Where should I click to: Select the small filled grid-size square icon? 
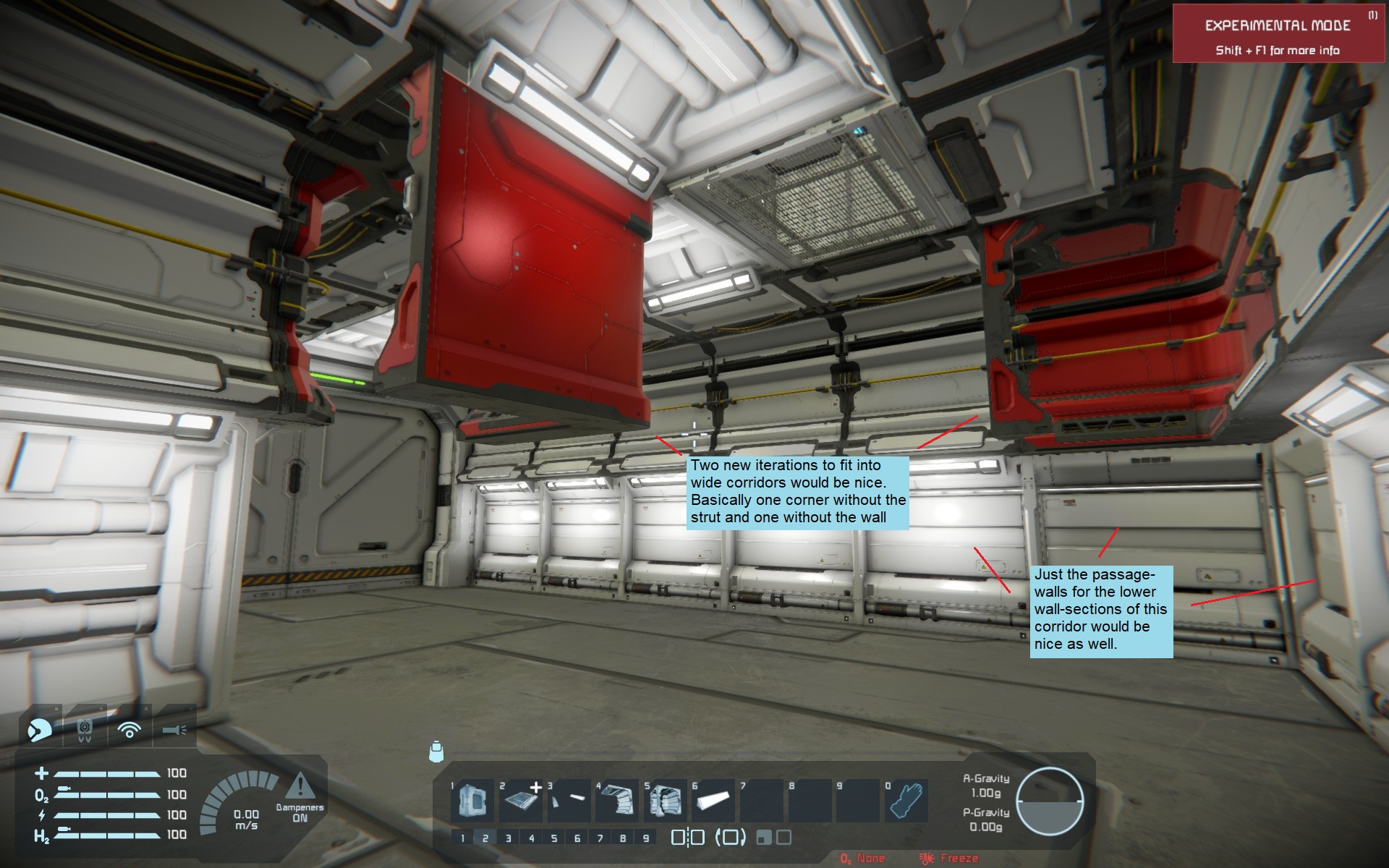pyautogui.click(x=763, y=838)
